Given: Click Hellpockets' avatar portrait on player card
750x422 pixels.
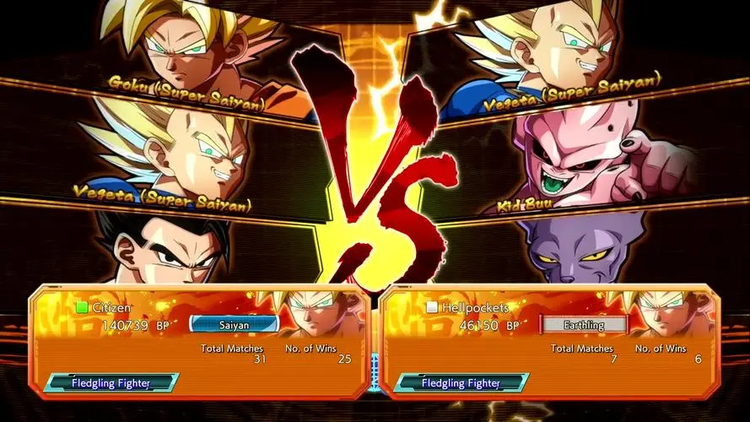Looking at the screenshot, I should click(673, 316).
